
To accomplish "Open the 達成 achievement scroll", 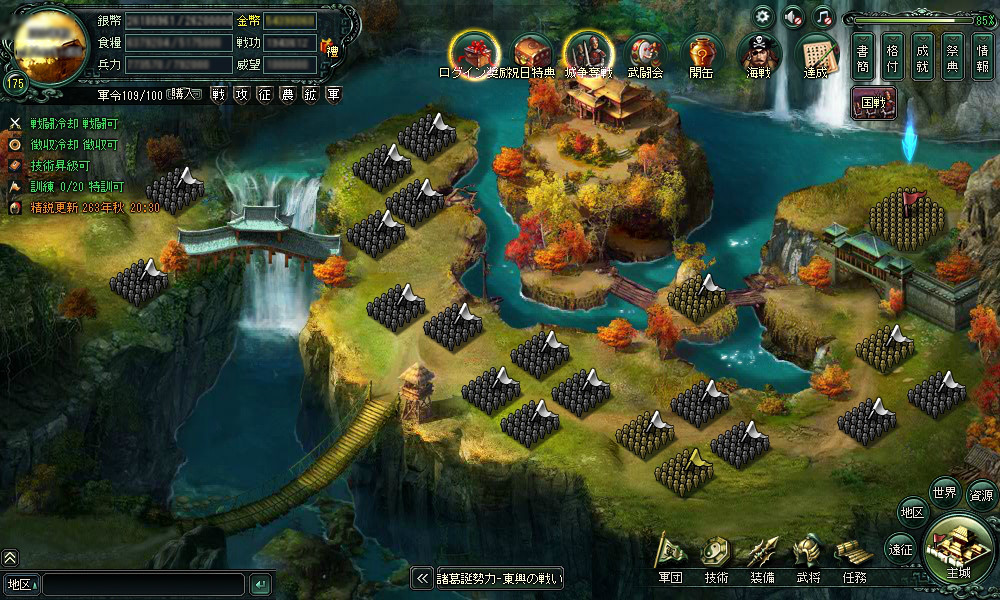I will pyautogui.click(x=815, y=53).
